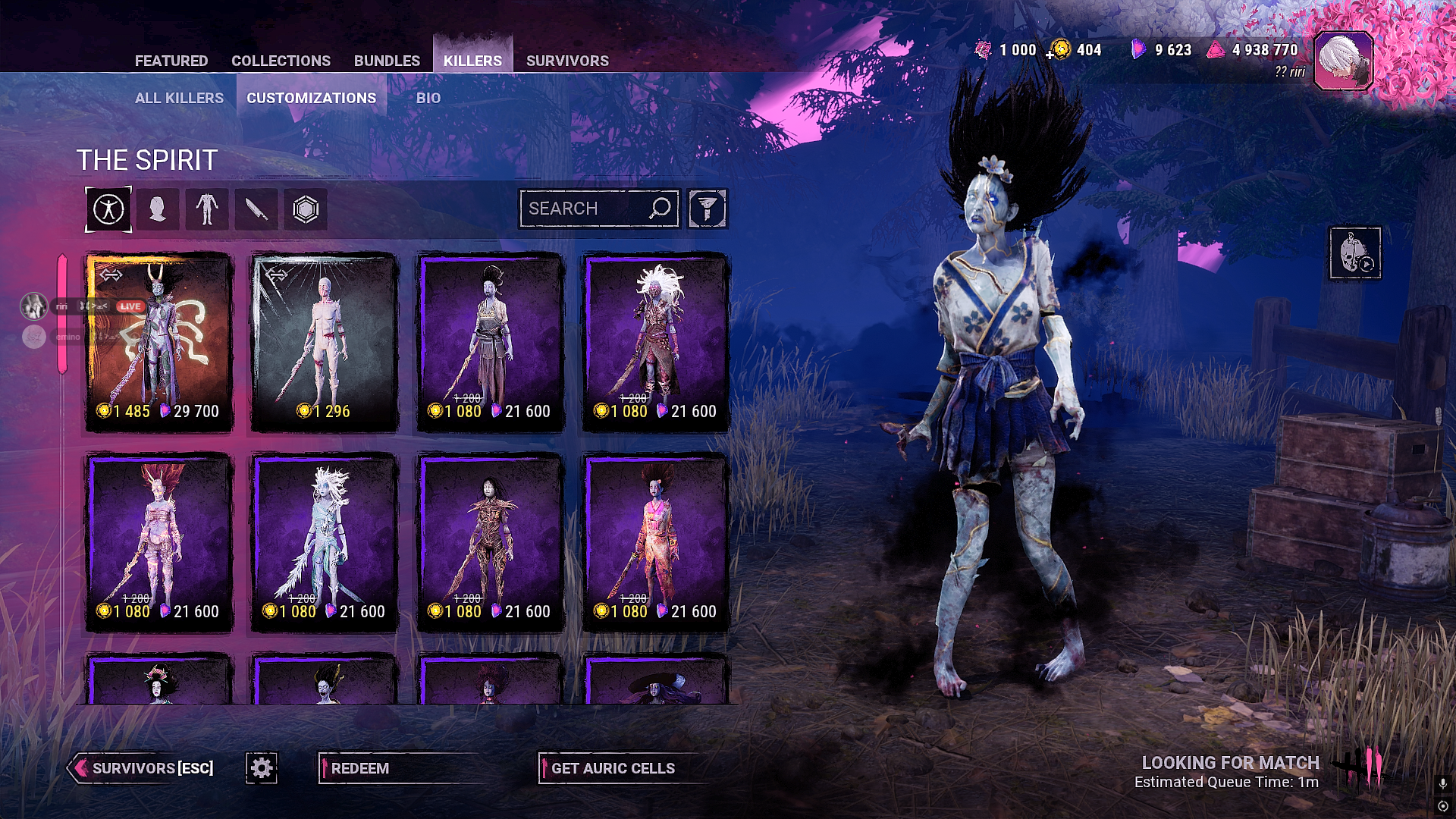
Task: Click the Redeem code button
Action: point(361,768)
